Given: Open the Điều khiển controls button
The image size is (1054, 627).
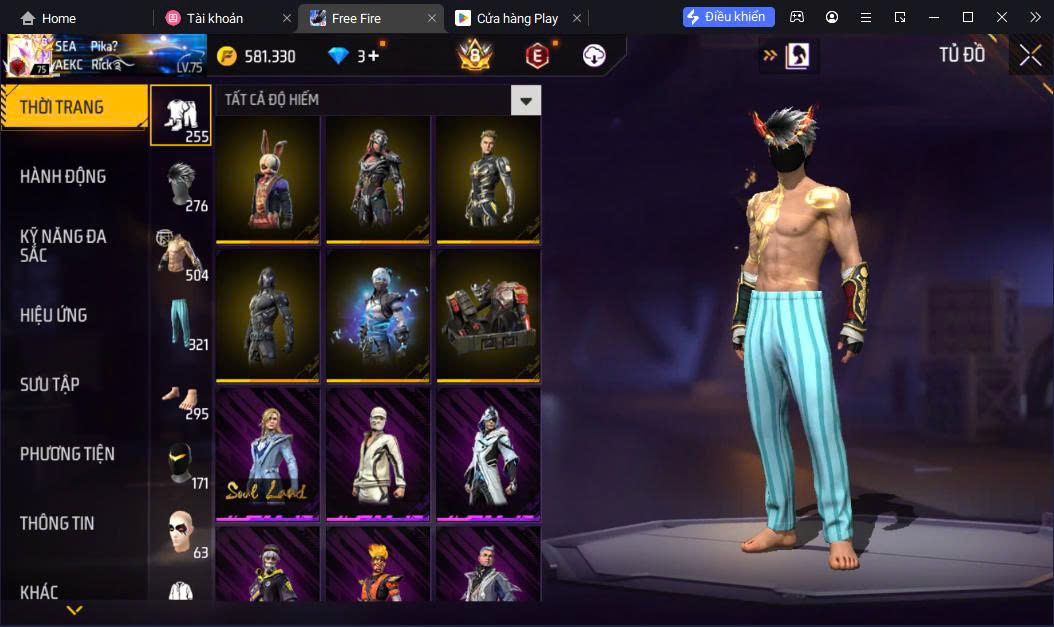Looking at the screenshot, I should [x=729, y=17].
